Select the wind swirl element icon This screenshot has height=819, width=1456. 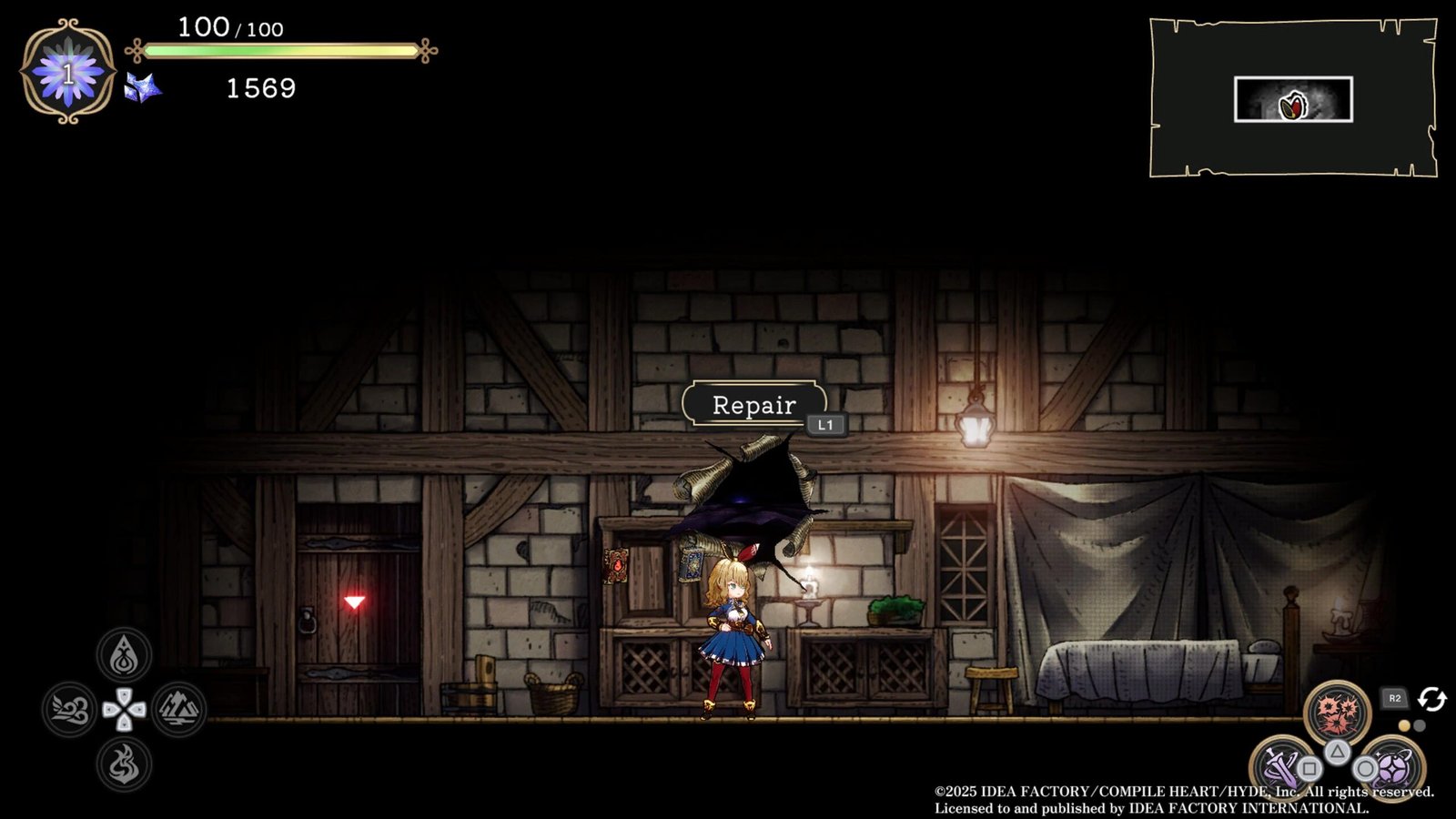pos(69,710)
